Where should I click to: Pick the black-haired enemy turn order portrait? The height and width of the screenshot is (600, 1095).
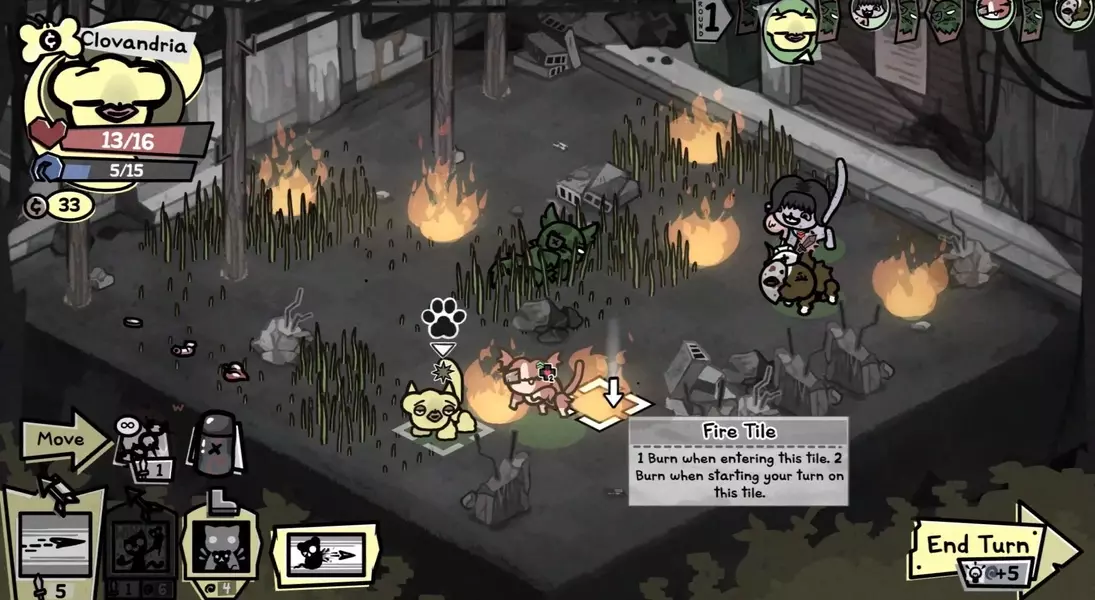(x=866, y=13)
